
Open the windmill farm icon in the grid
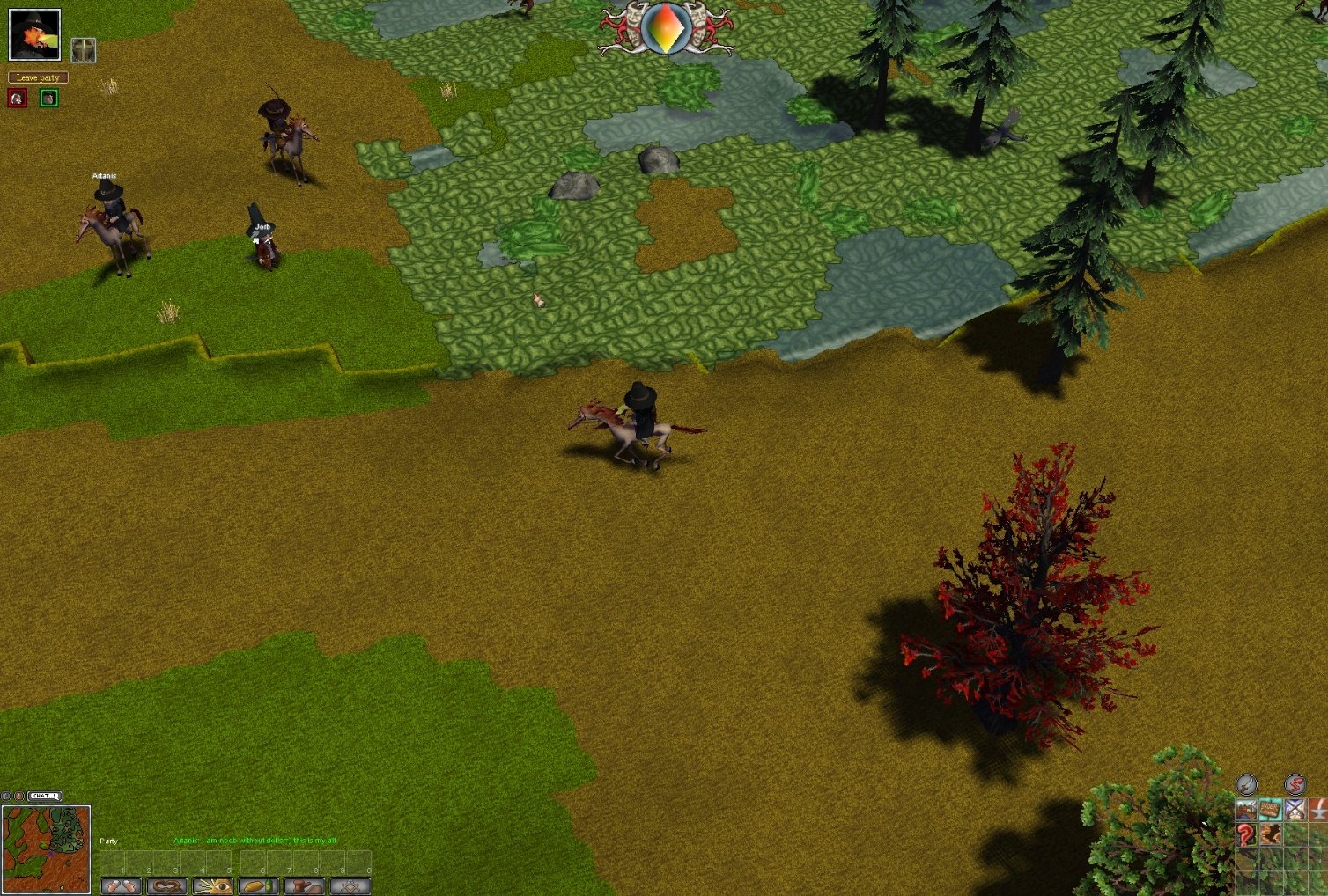click(1246, 810)
